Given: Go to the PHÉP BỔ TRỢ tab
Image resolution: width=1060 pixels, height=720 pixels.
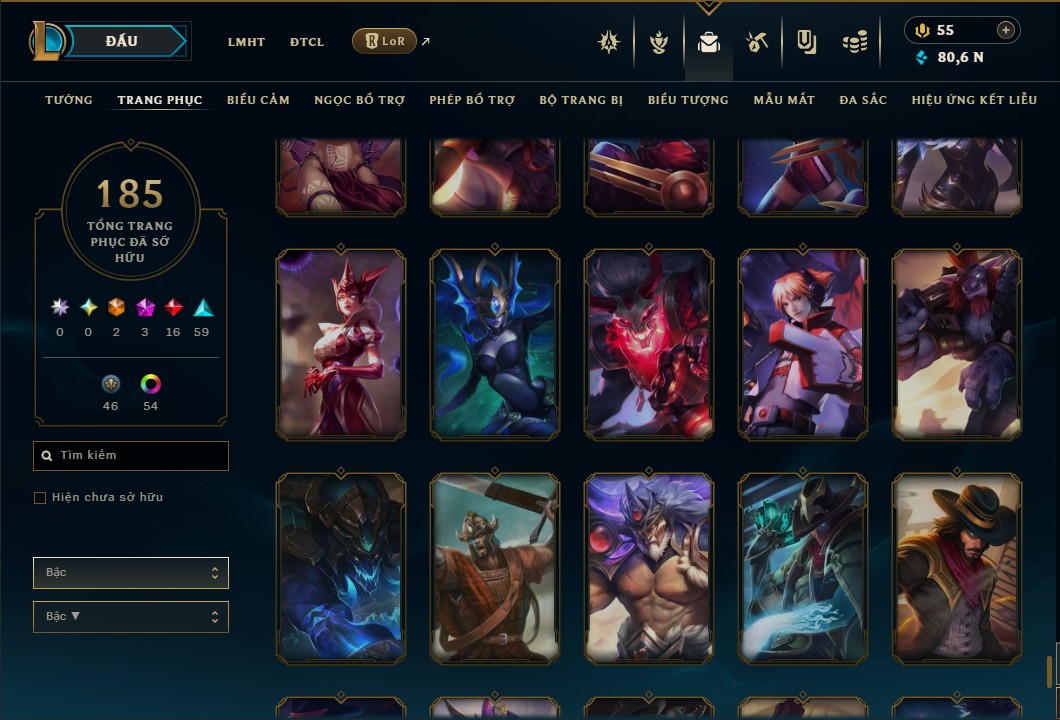Looking at the screenshot, I should (472, 100).
